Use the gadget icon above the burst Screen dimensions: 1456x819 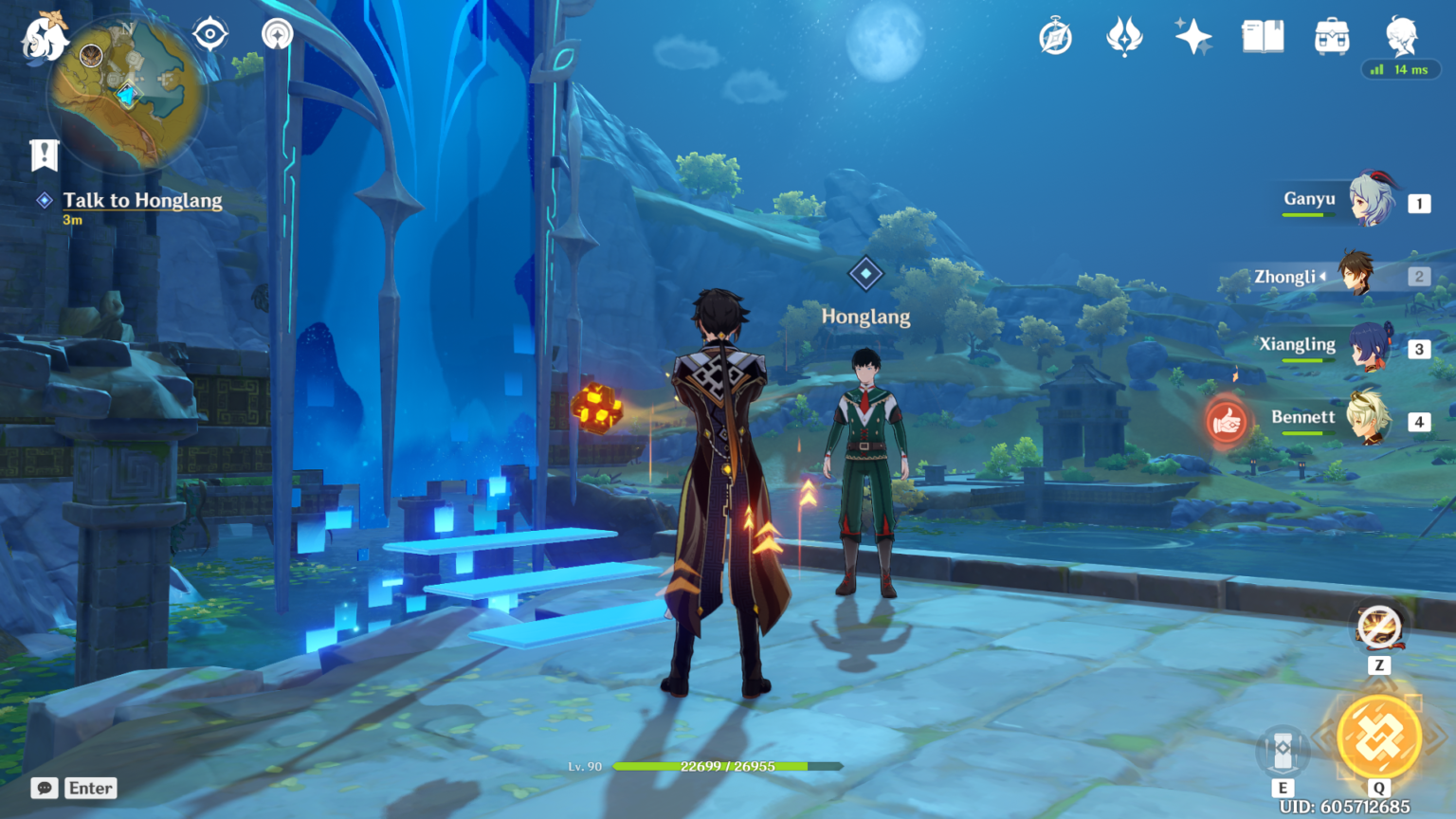click(x=1378, y=627)
